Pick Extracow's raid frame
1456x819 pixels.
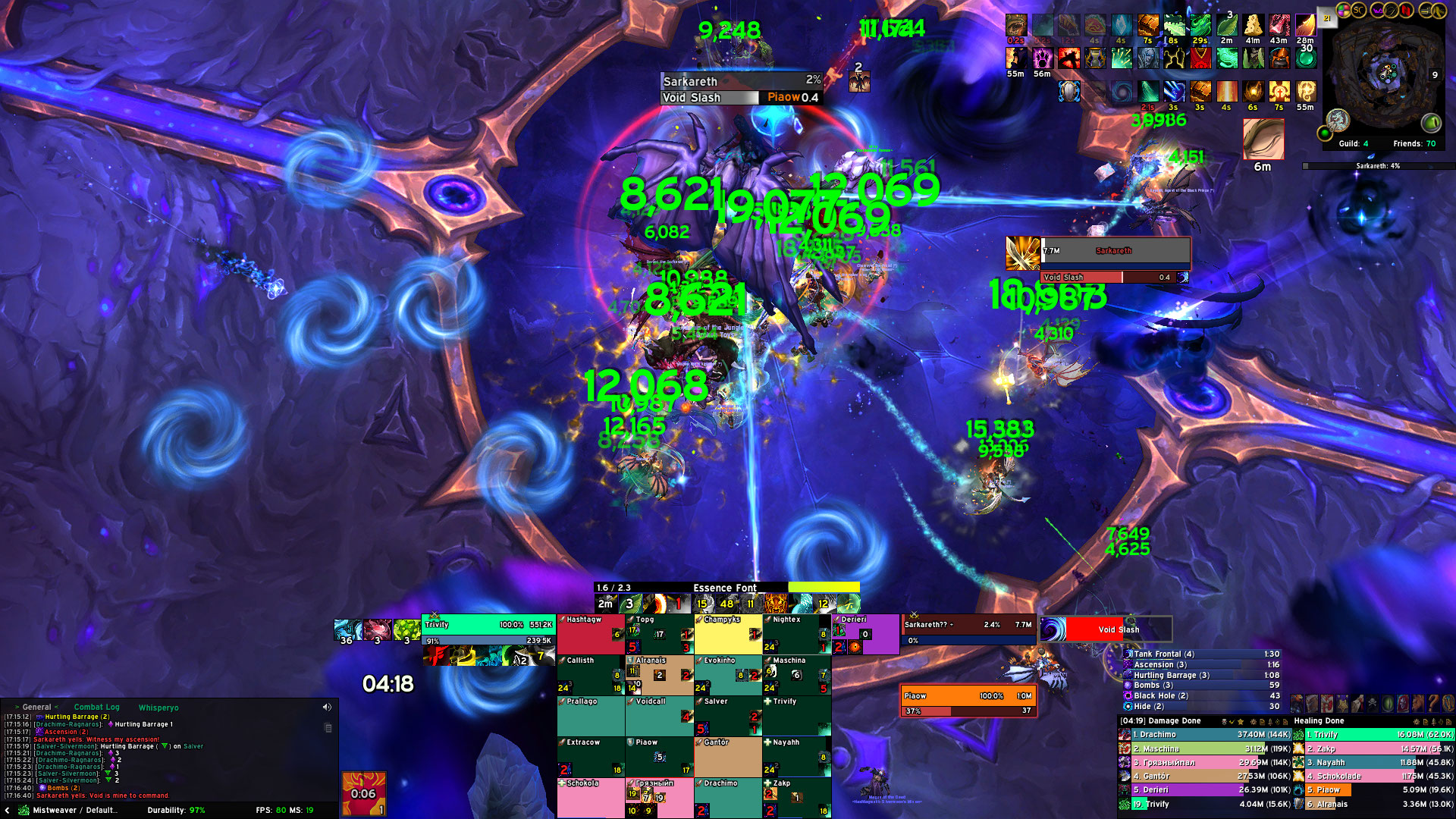(x=591, y=758)
